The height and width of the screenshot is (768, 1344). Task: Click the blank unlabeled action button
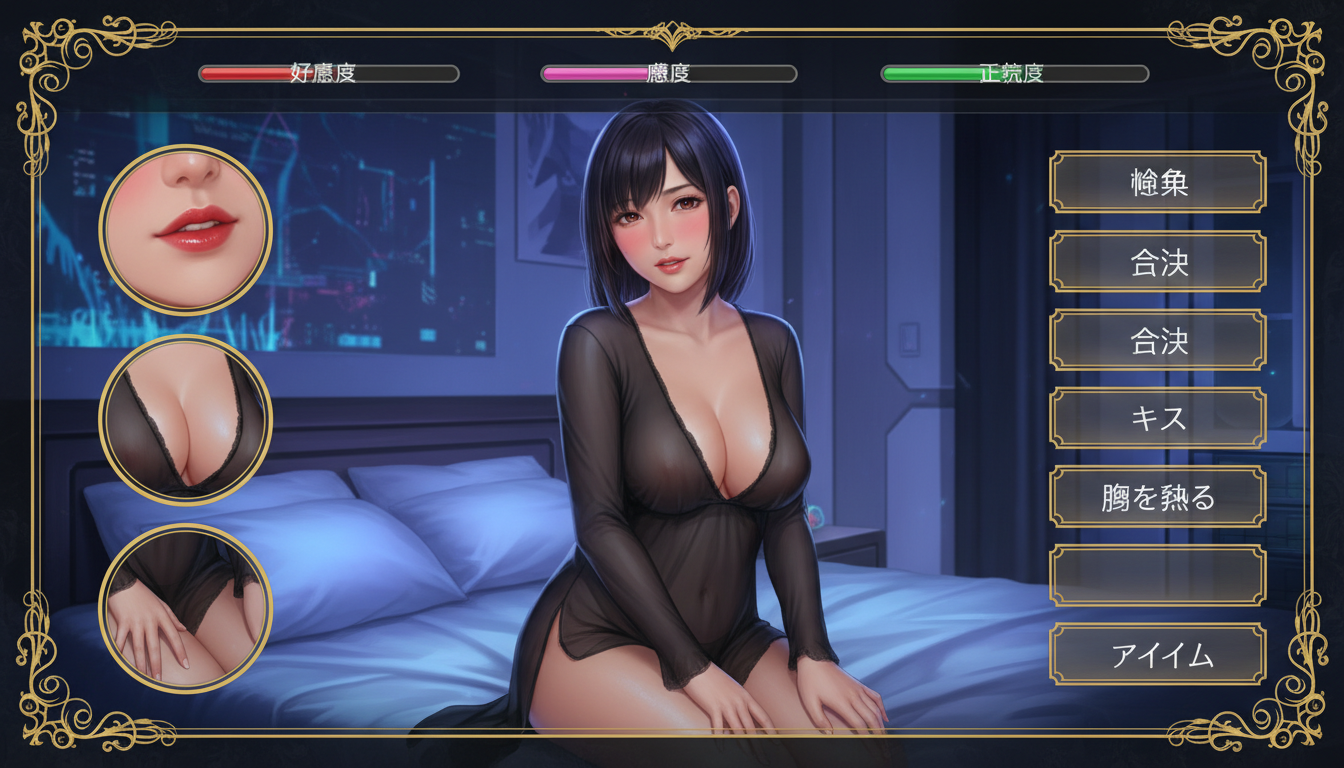tap(1158, 576)
